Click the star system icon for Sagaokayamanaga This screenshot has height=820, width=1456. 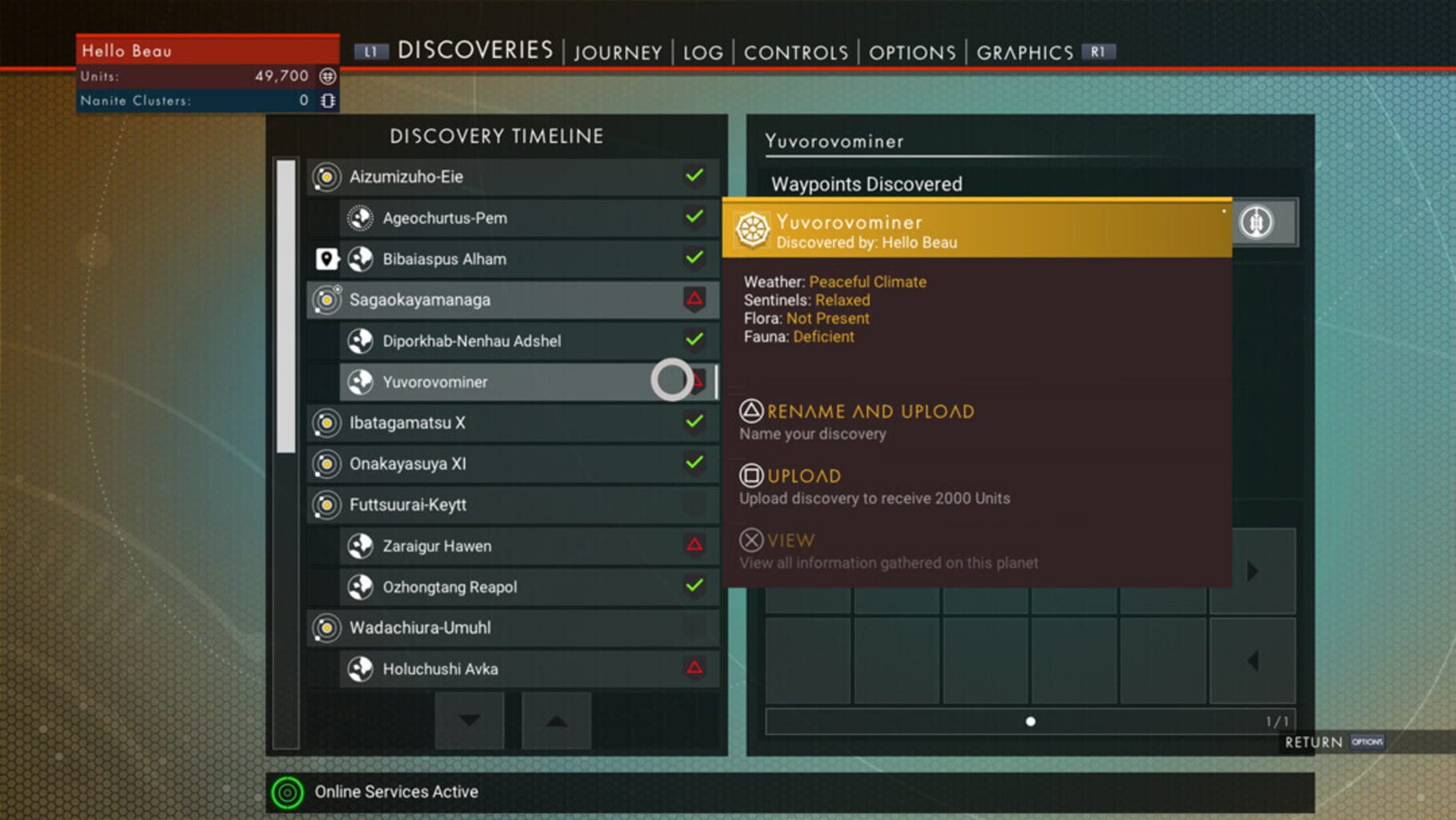pyautogui.click(x=326, y=300)
